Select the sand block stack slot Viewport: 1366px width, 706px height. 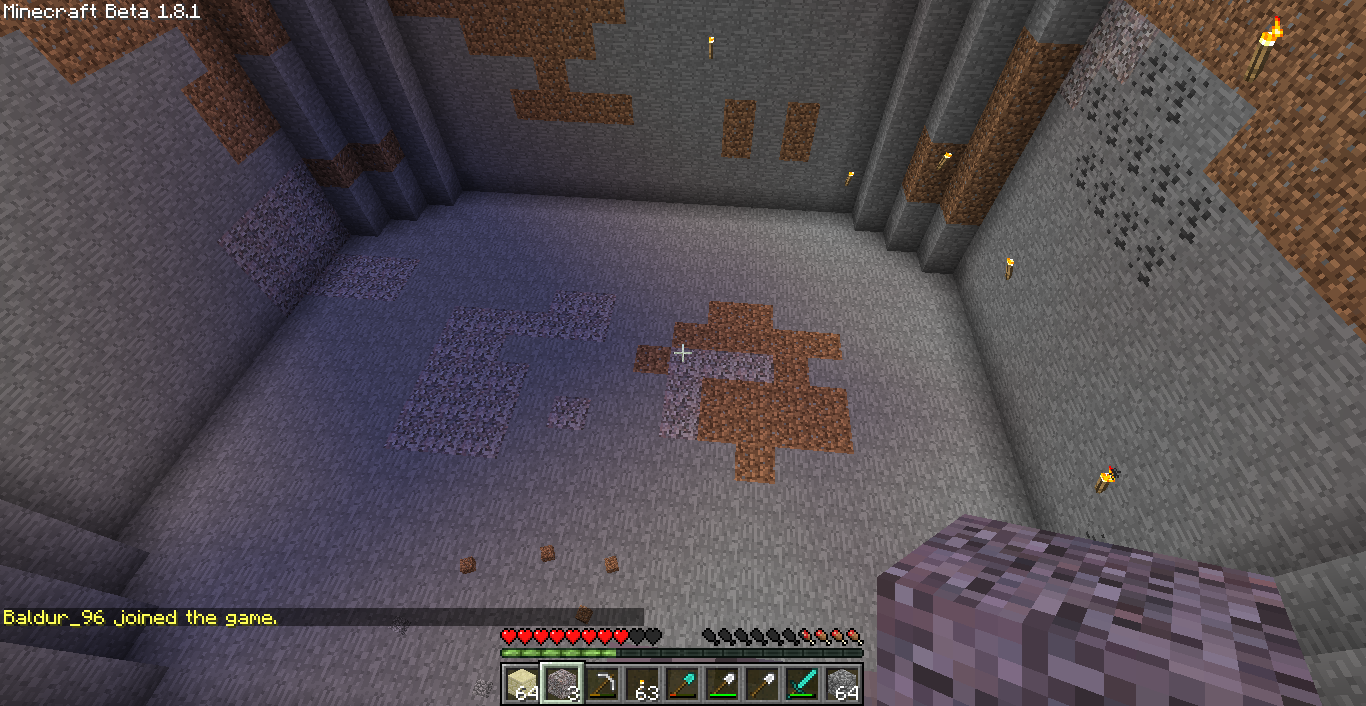tap(522, 684)
